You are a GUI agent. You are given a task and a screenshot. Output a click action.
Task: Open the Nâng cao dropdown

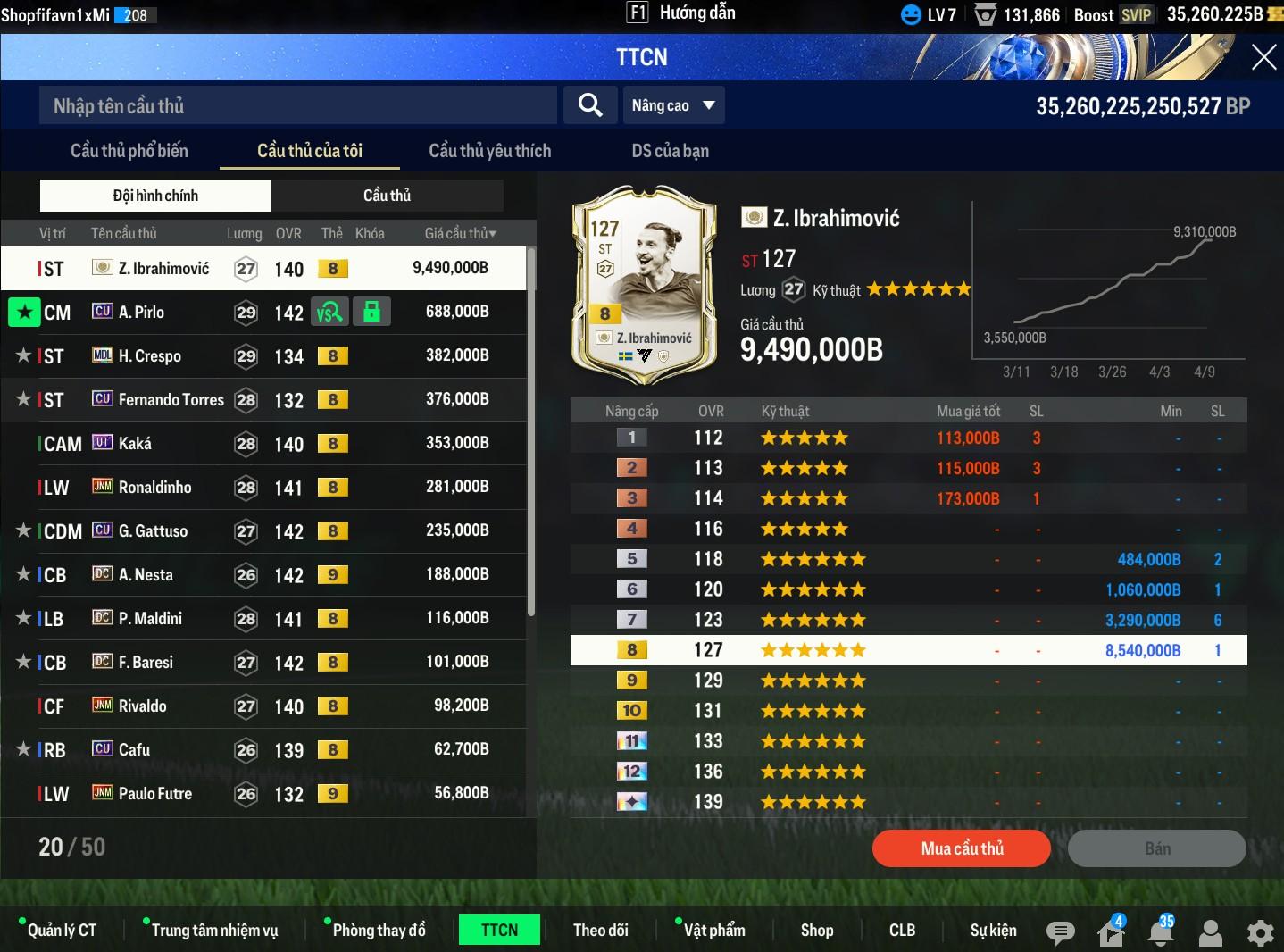[x=673, y=105]
